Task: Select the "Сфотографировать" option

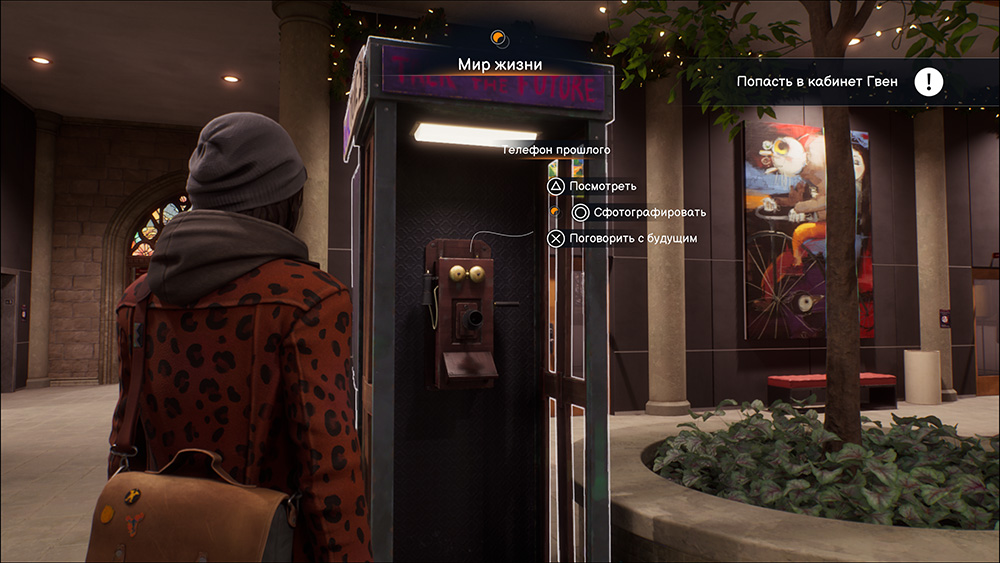Action: tap(649, 212)
